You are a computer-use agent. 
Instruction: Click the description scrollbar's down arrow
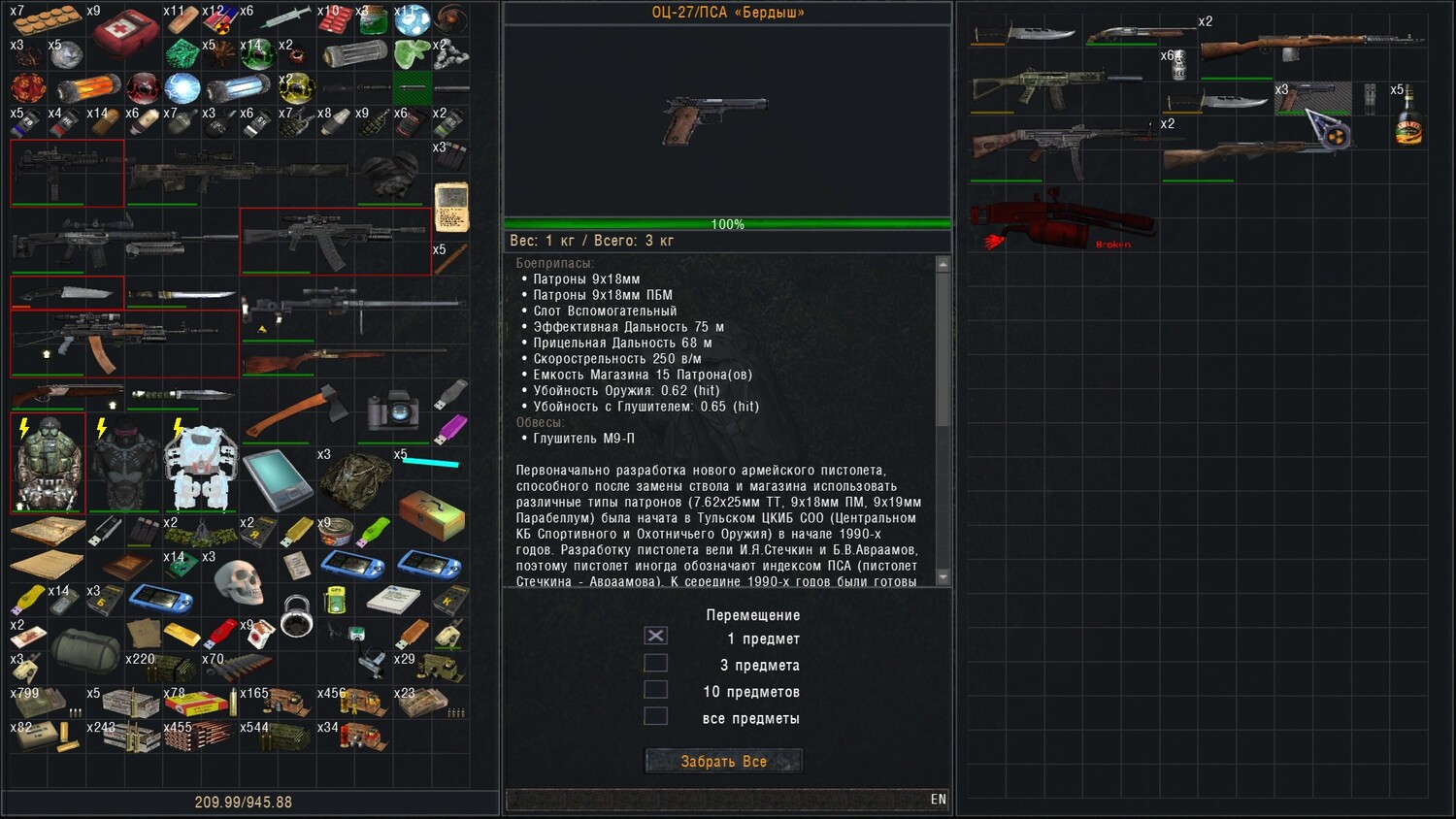pyautogui.click(x=942, y=576)
